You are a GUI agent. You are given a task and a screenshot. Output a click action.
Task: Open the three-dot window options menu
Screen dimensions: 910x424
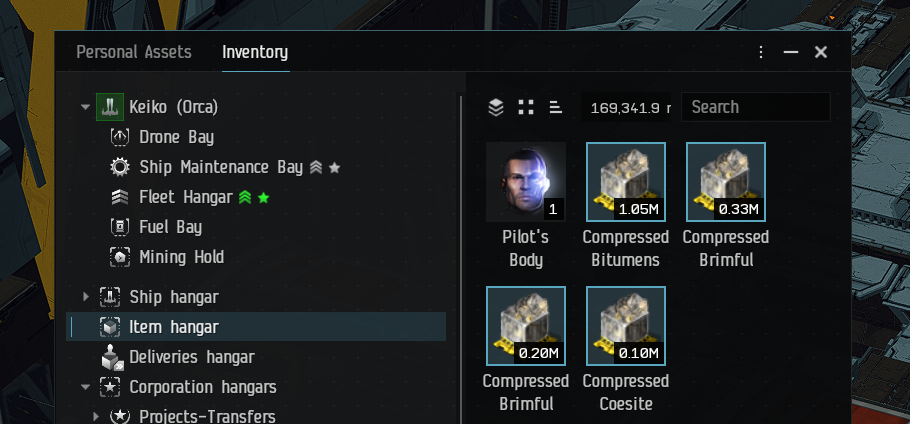pos(761,52)
